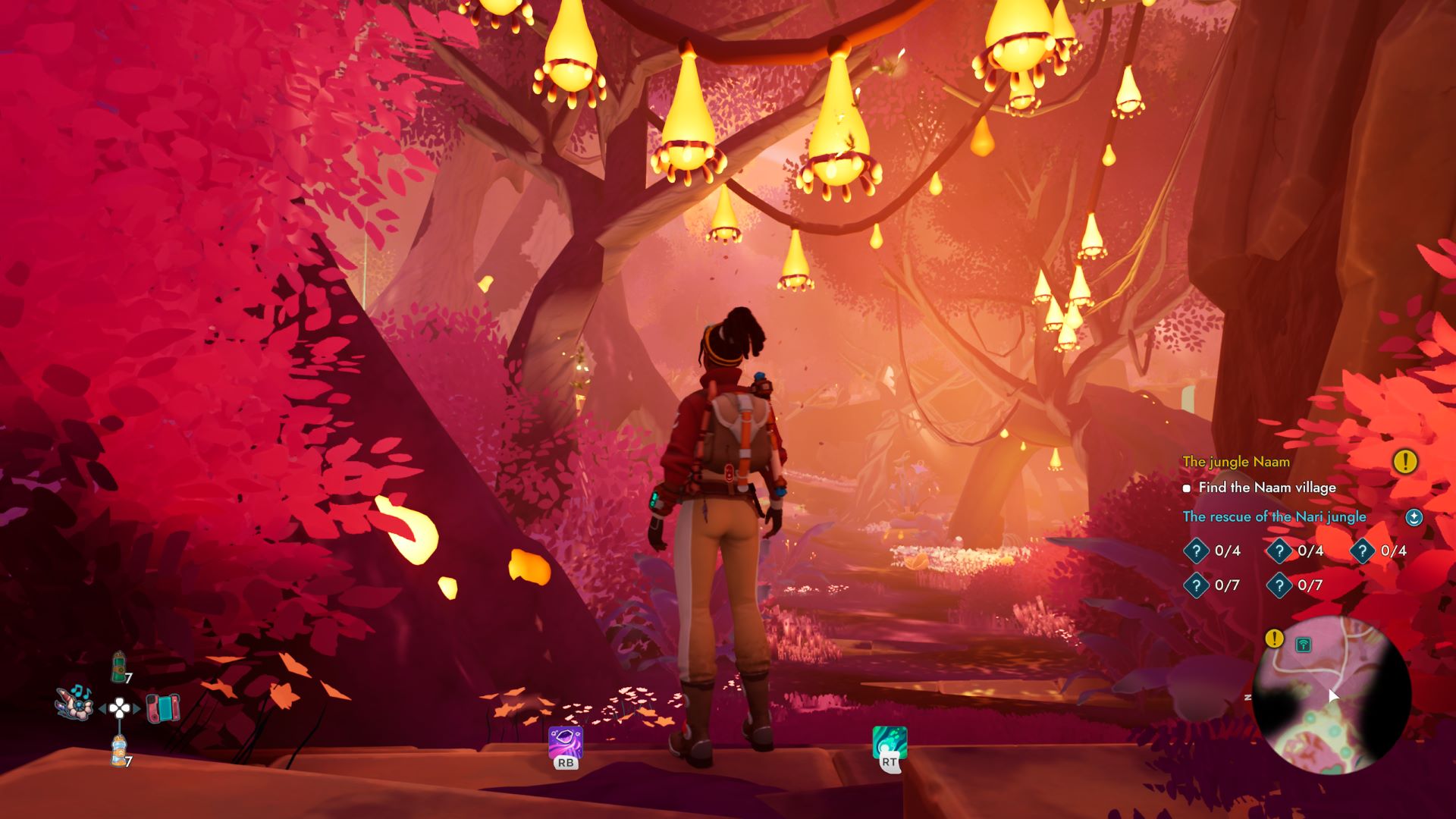The height and width of the screenshot is (819, 1456).
Task: Select the Find the Naam village objective
Action: 1266,488
